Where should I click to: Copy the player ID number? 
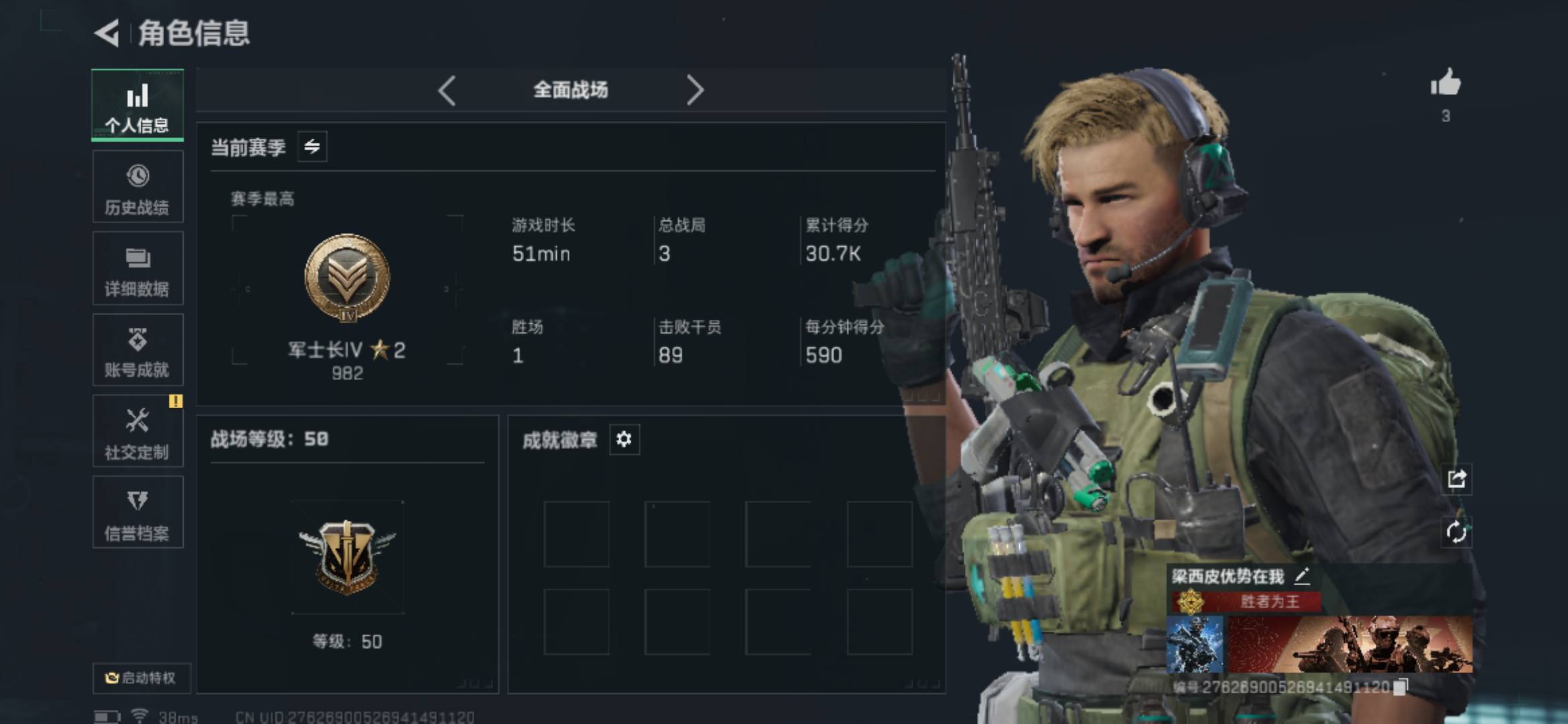(1400, 687)
